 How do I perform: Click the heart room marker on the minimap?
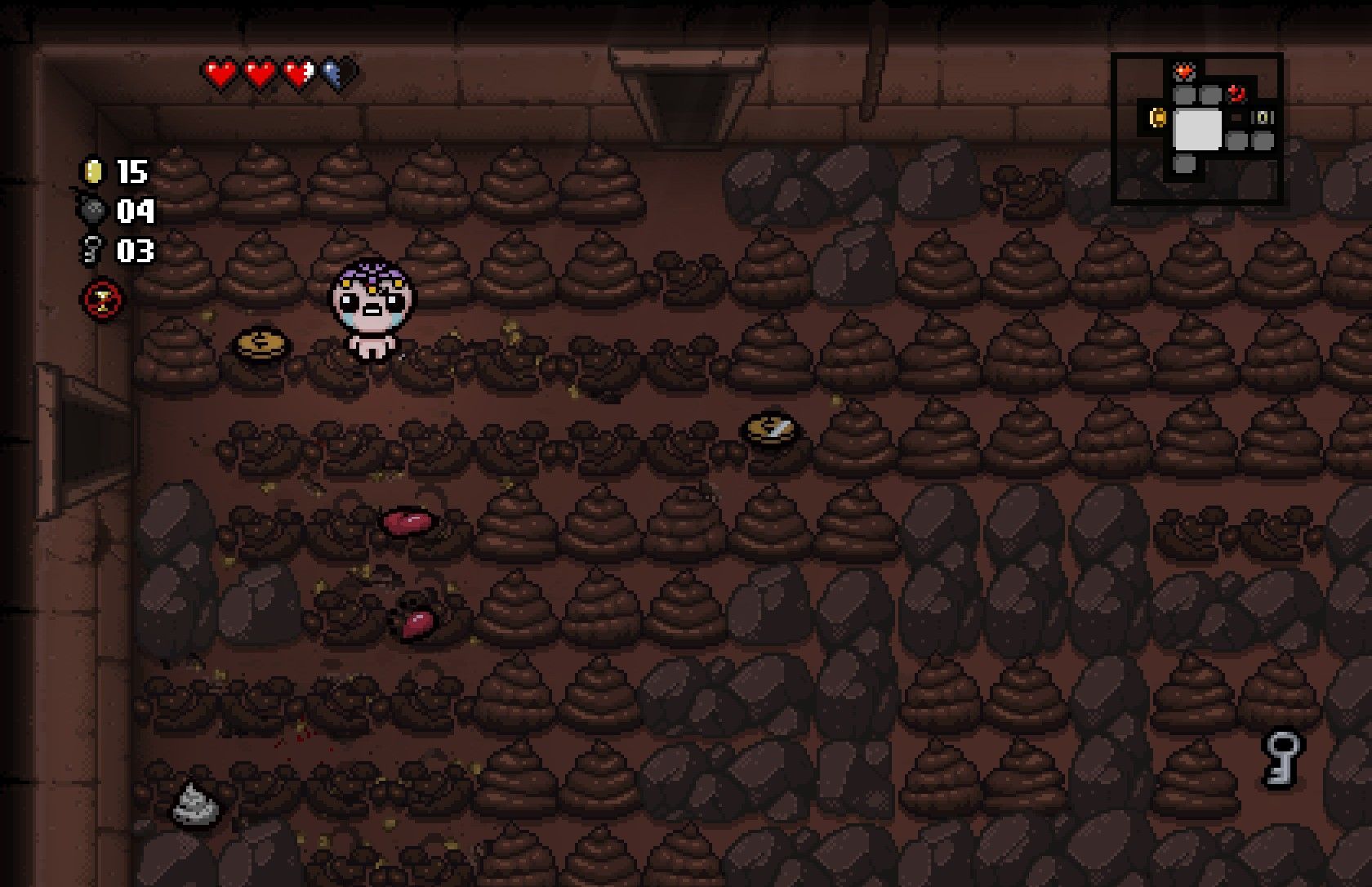(x=1184, y=73)
